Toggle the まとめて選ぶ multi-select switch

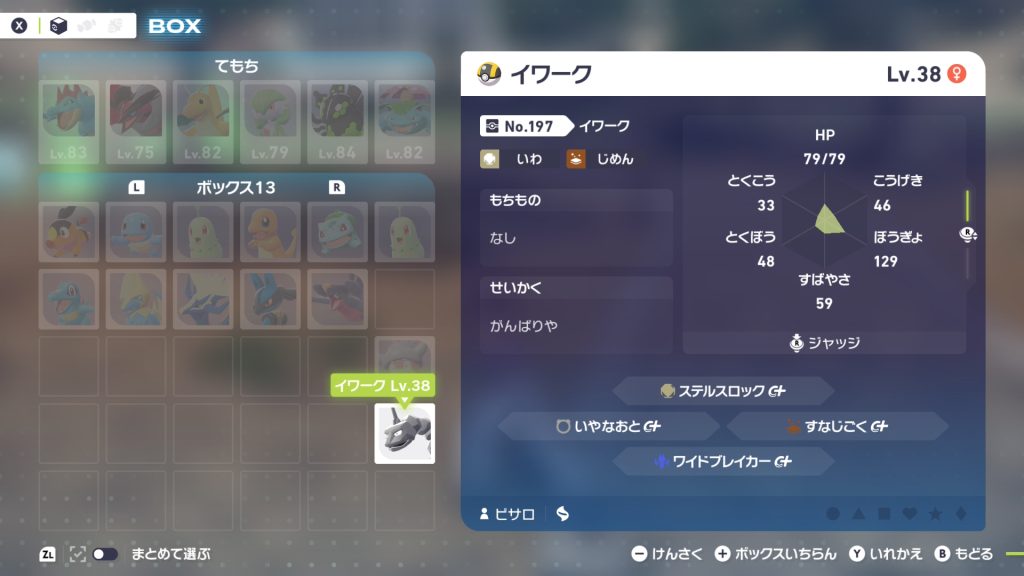pos(104,553)
